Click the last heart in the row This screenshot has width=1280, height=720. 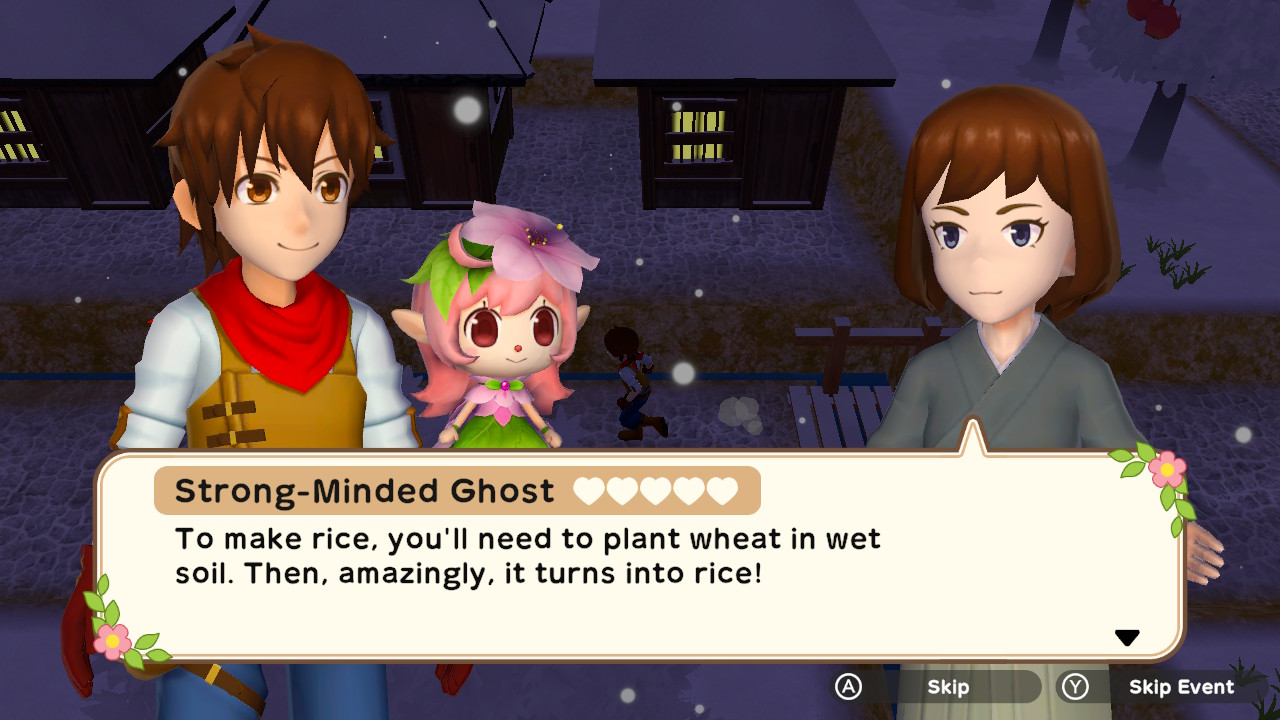722,490
